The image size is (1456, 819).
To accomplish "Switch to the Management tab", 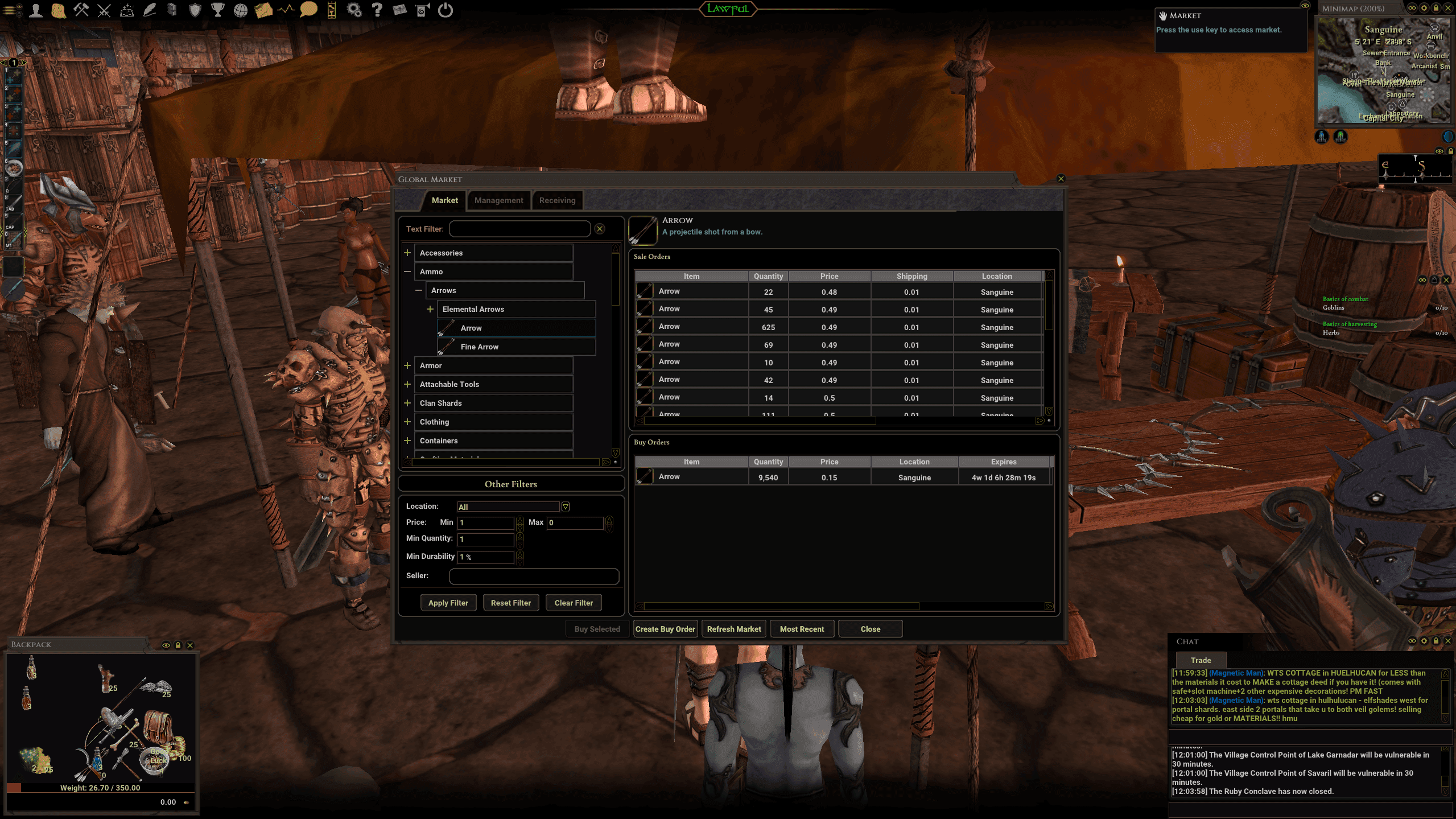I will (498, 200).
